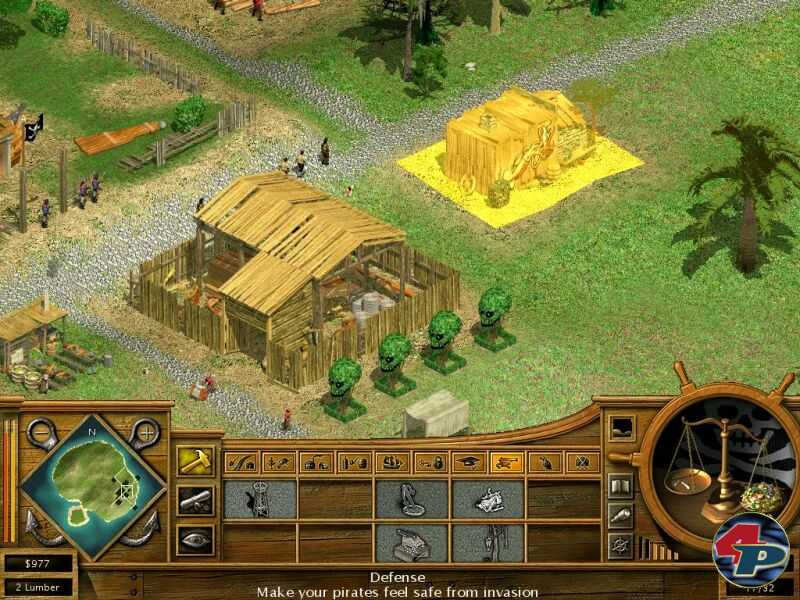Pick the gallows building slot
Image resolution: width=800 pixels, height=600 pixels.
point(488,543)
